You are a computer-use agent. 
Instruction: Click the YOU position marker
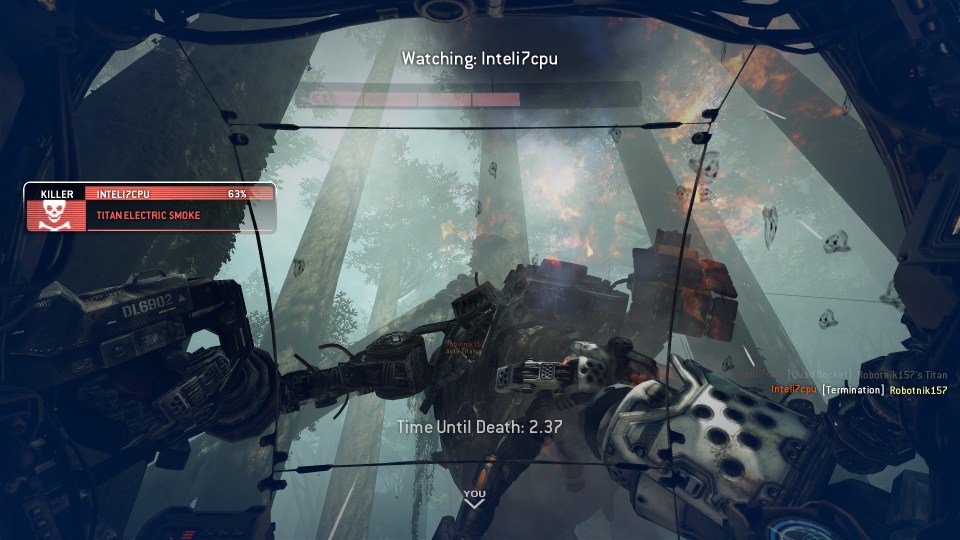pos(475,496)
